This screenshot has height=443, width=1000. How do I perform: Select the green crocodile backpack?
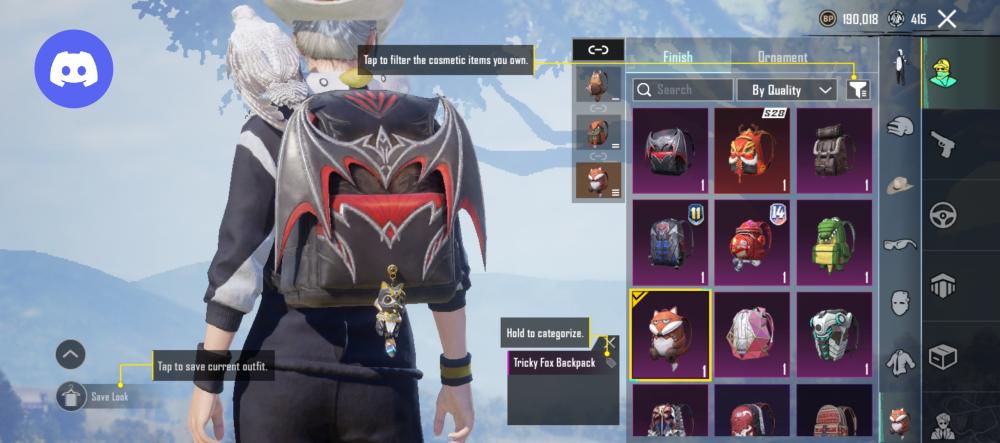pyautogui.click(x=834, y=242)
